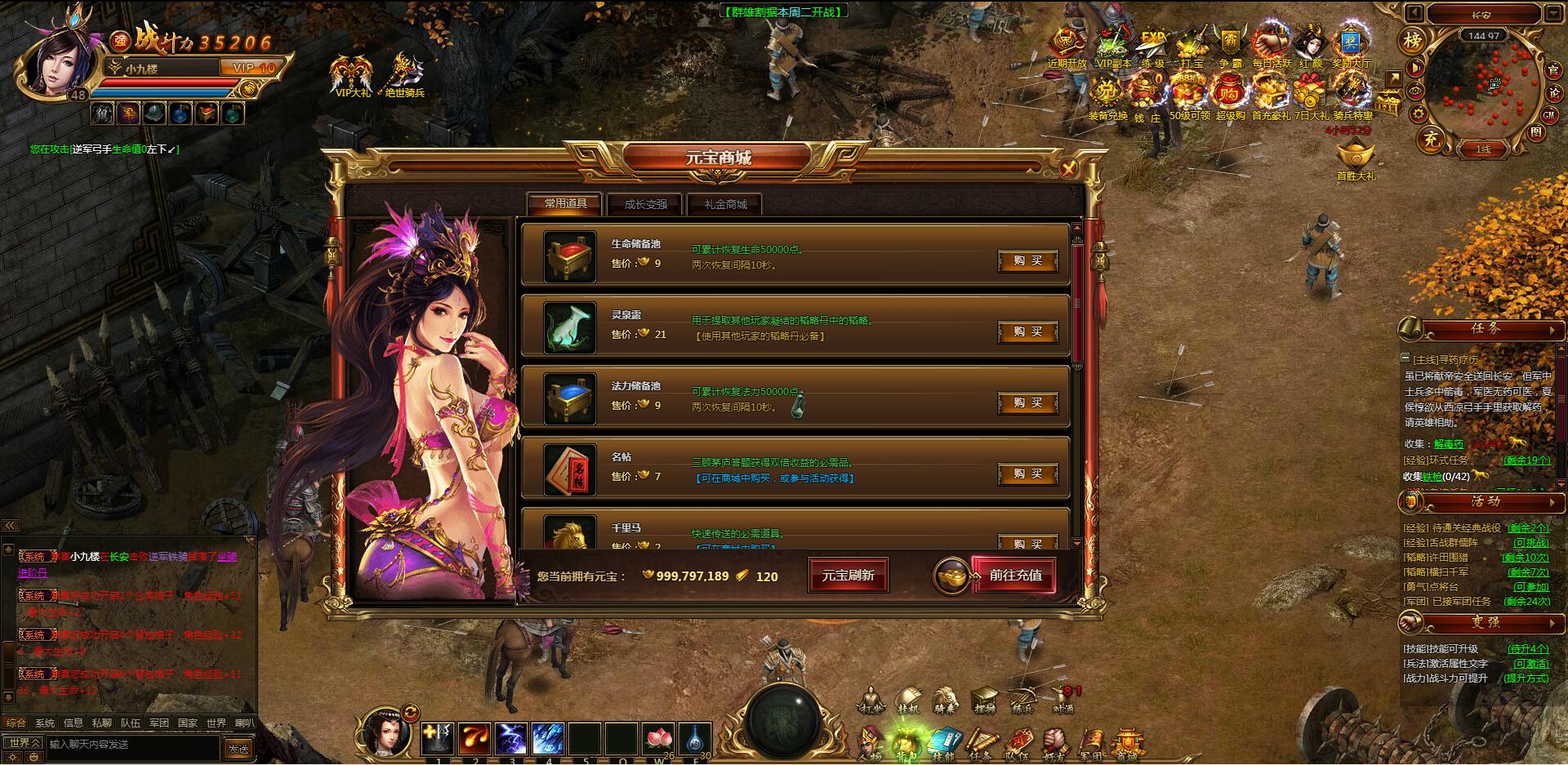Send the chat message with 发送
Viewport: 1568px width, 765px height.
(x=238, y=747)
